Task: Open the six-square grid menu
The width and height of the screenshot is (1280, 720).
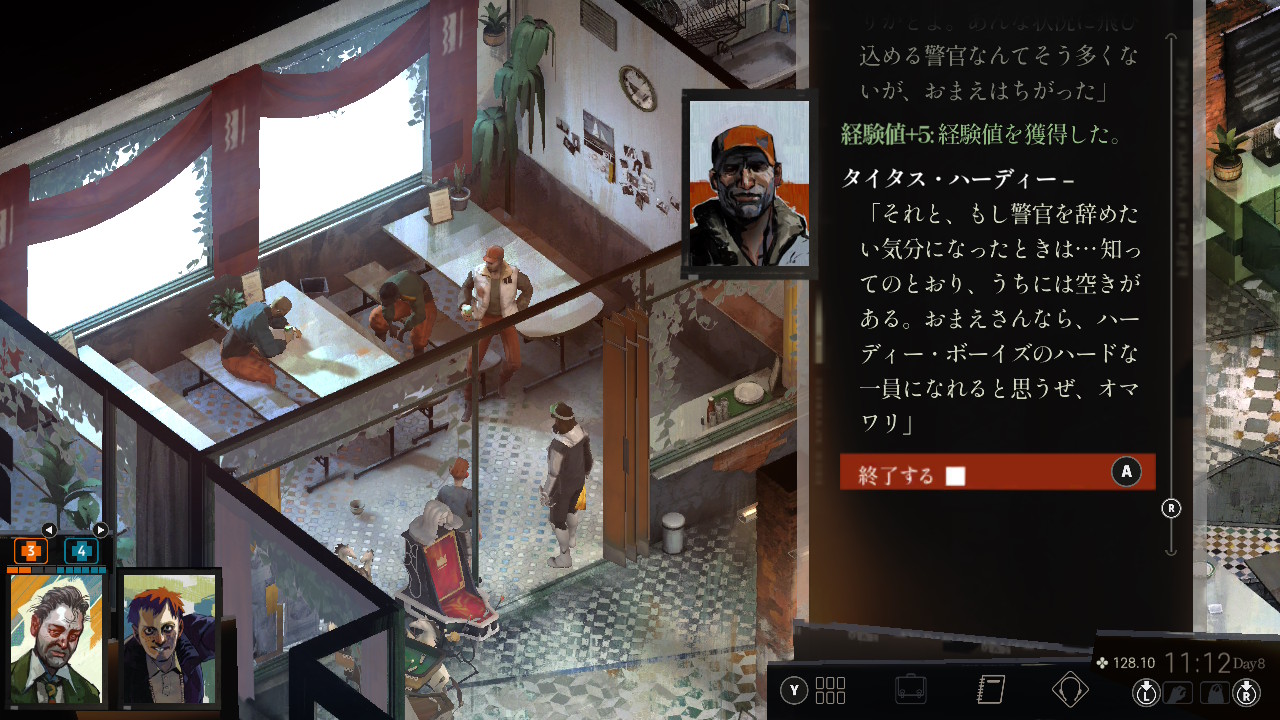Action: [x=830, y=690]
